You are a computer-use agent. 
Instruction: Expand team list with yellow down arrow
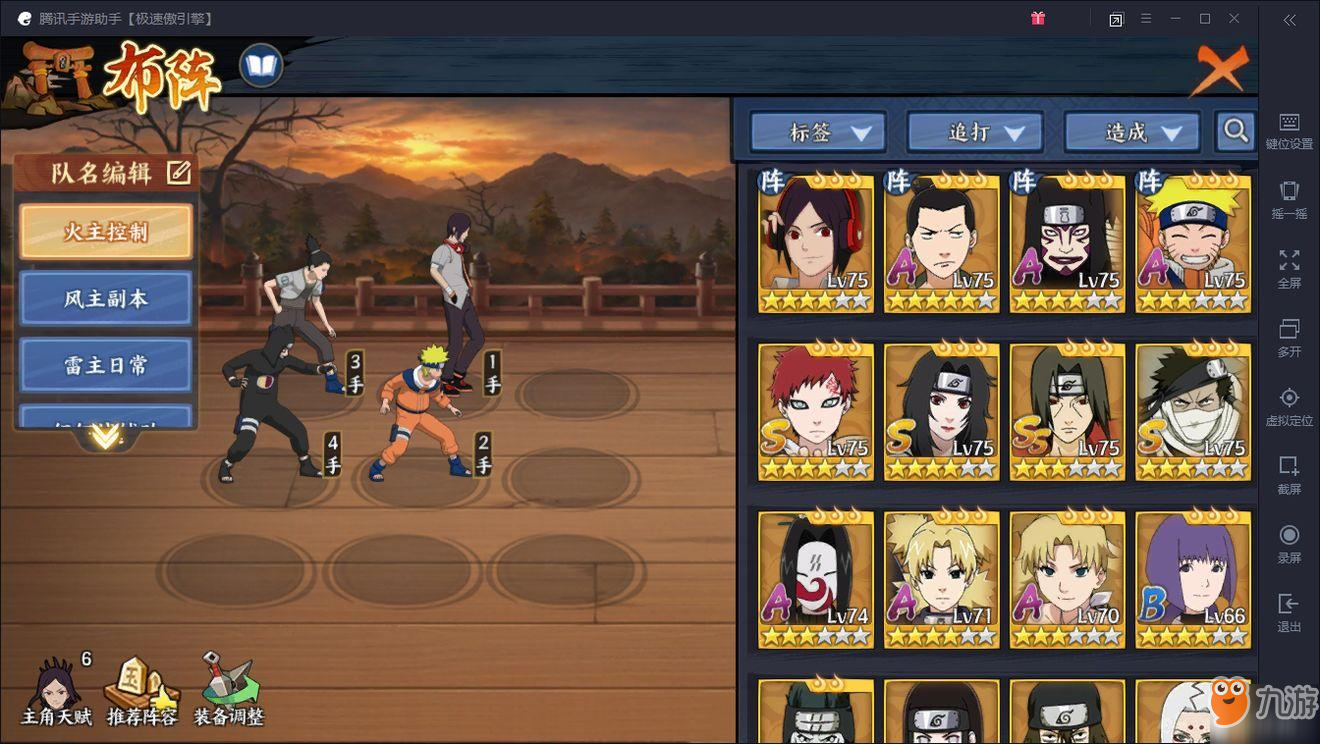tap(105, 438)
